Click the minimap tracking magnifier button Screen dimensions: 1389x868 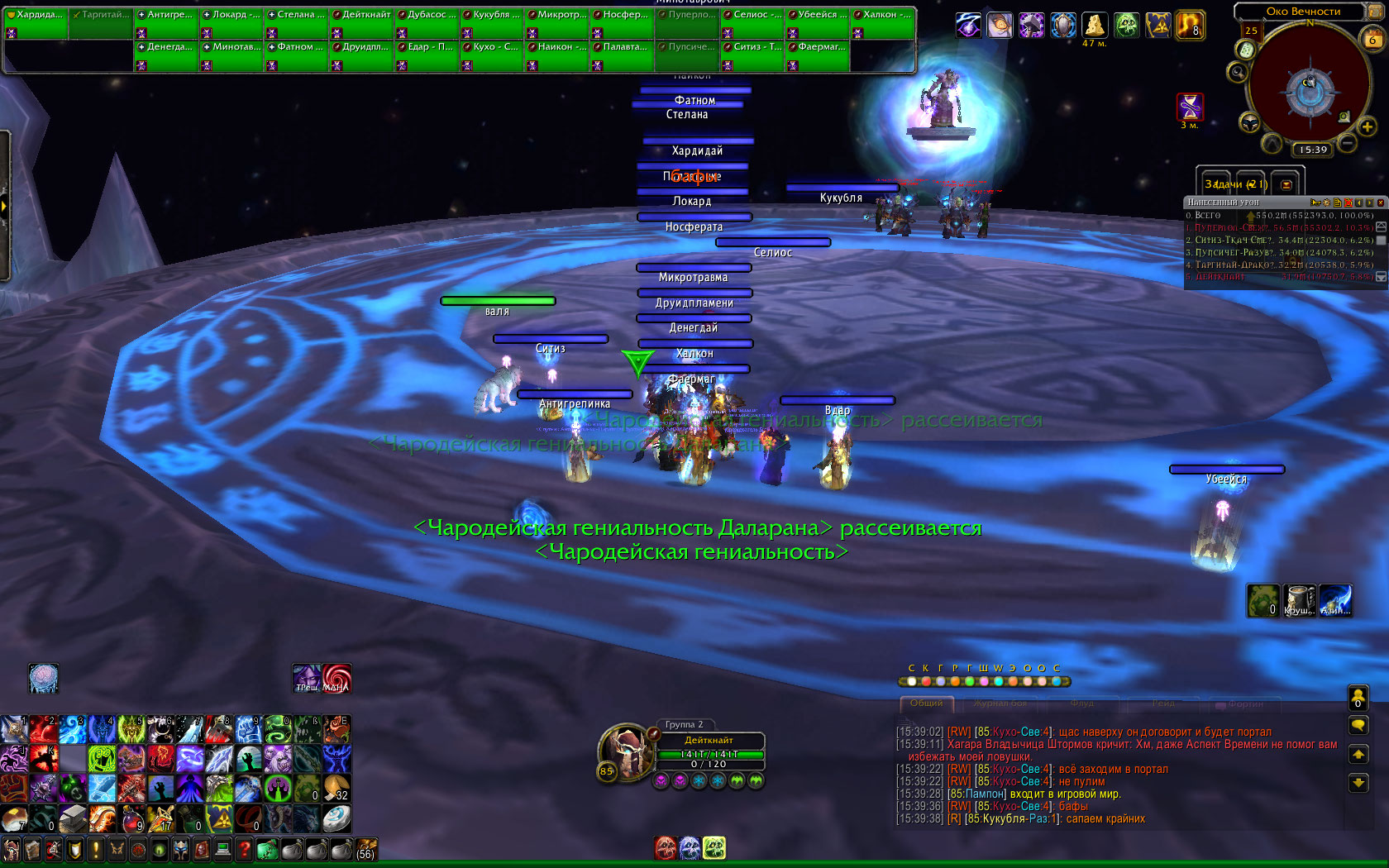point(1238,73)
